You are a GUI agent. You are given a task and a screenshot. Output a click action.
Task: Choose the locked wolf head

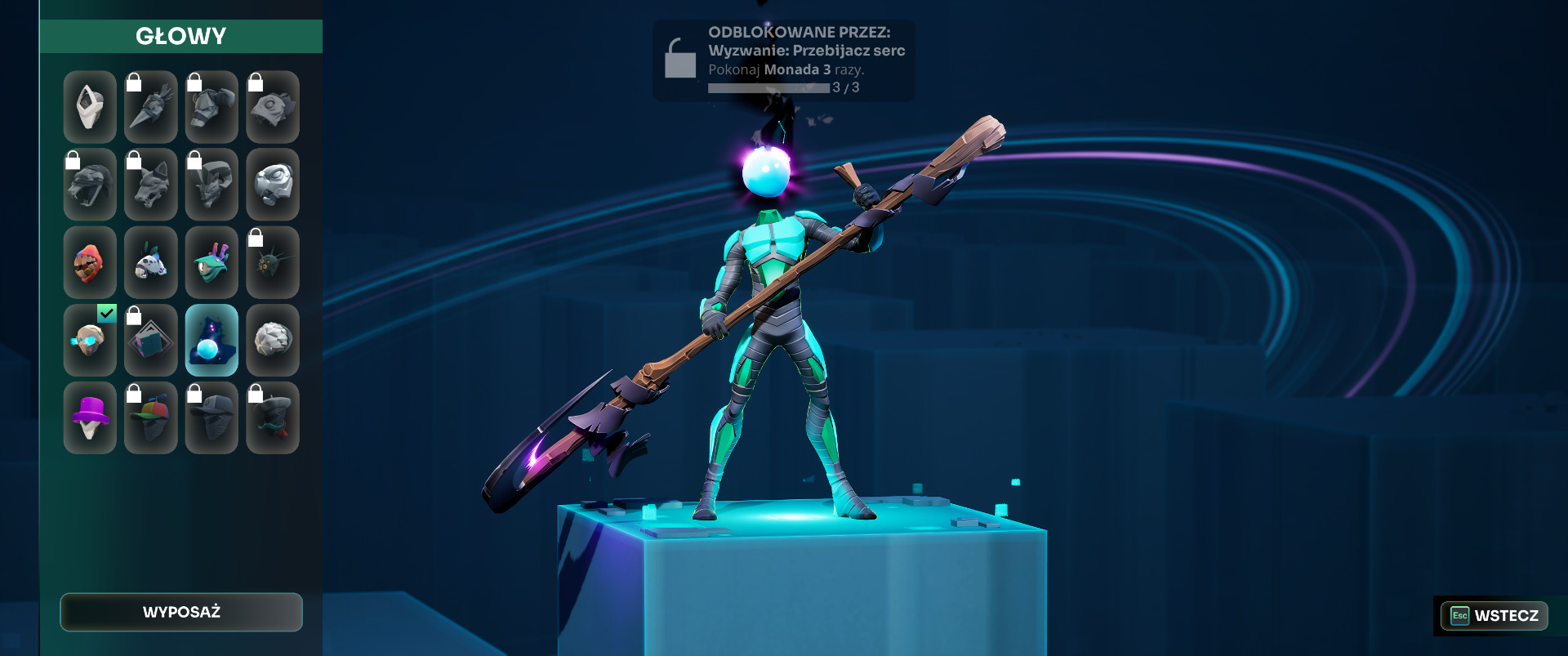pos(151,185)
